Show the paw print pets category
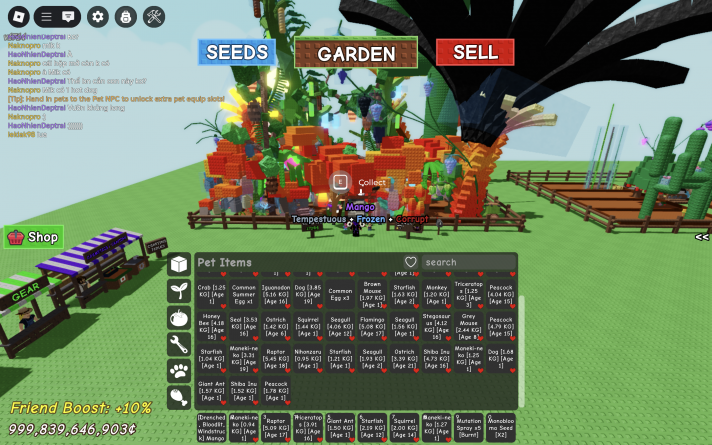 click(179, 372)
